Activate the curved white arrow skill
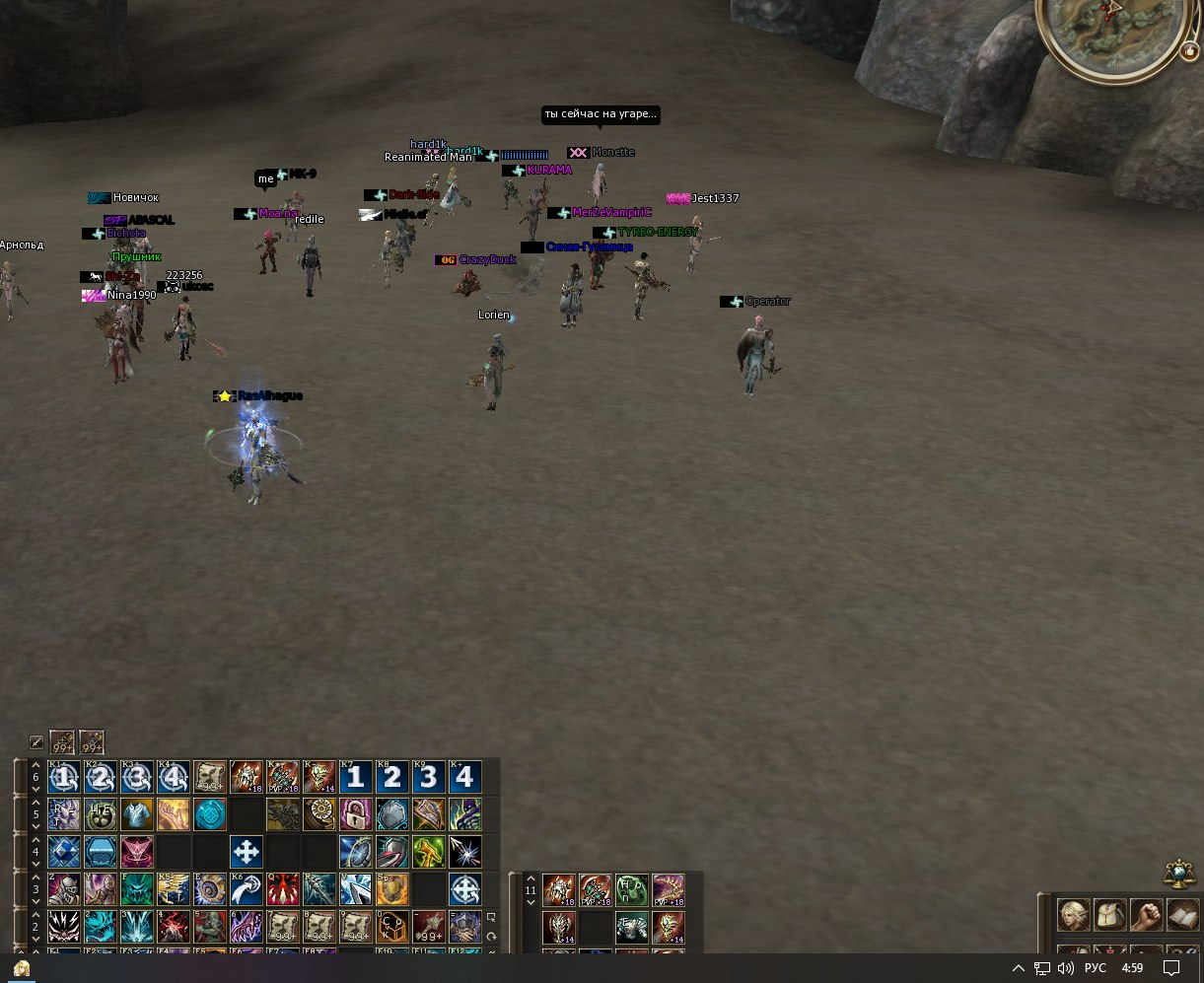The image size is (1204, 983). pos(246,889)
